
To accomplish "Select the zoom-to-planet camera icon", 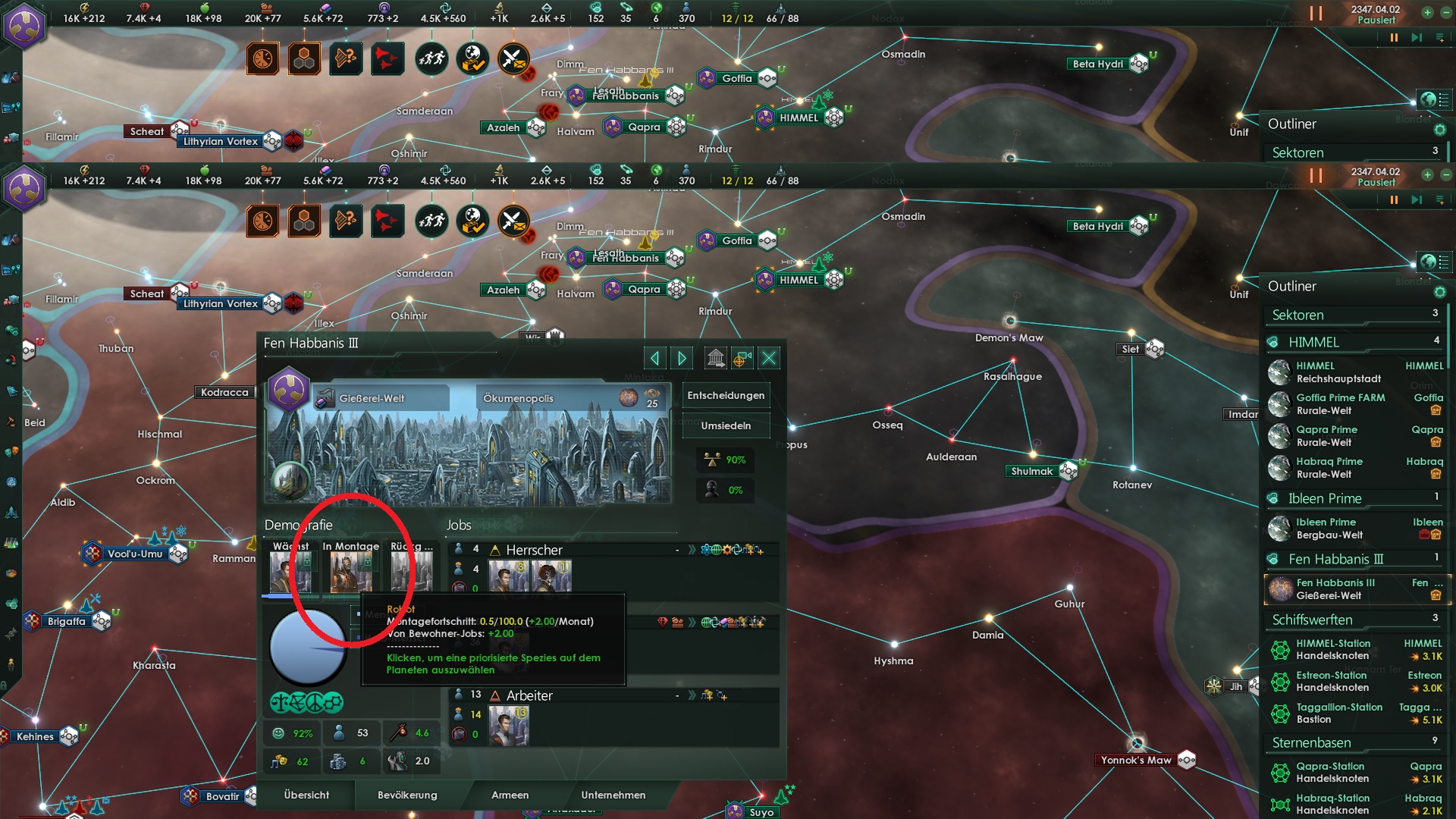I will [742, 358].
